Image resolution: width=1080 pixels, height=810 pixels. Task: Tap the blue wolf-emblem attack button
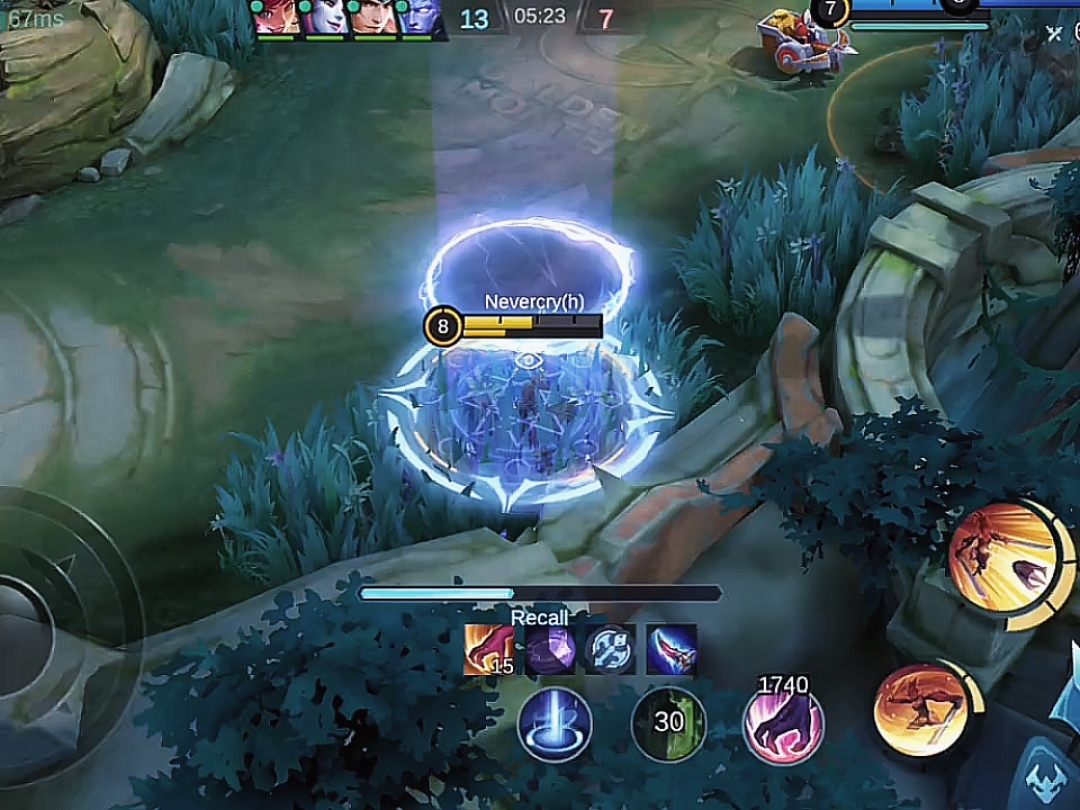(1045, 775)
